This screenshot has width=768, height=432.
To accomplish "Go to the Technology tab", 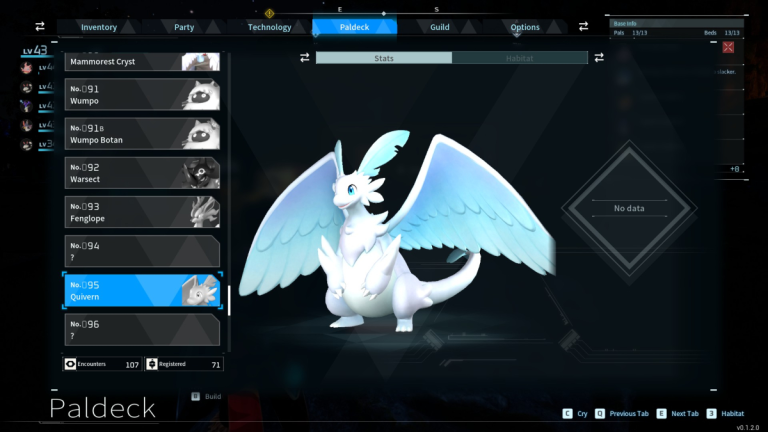I will coord(269,27).
